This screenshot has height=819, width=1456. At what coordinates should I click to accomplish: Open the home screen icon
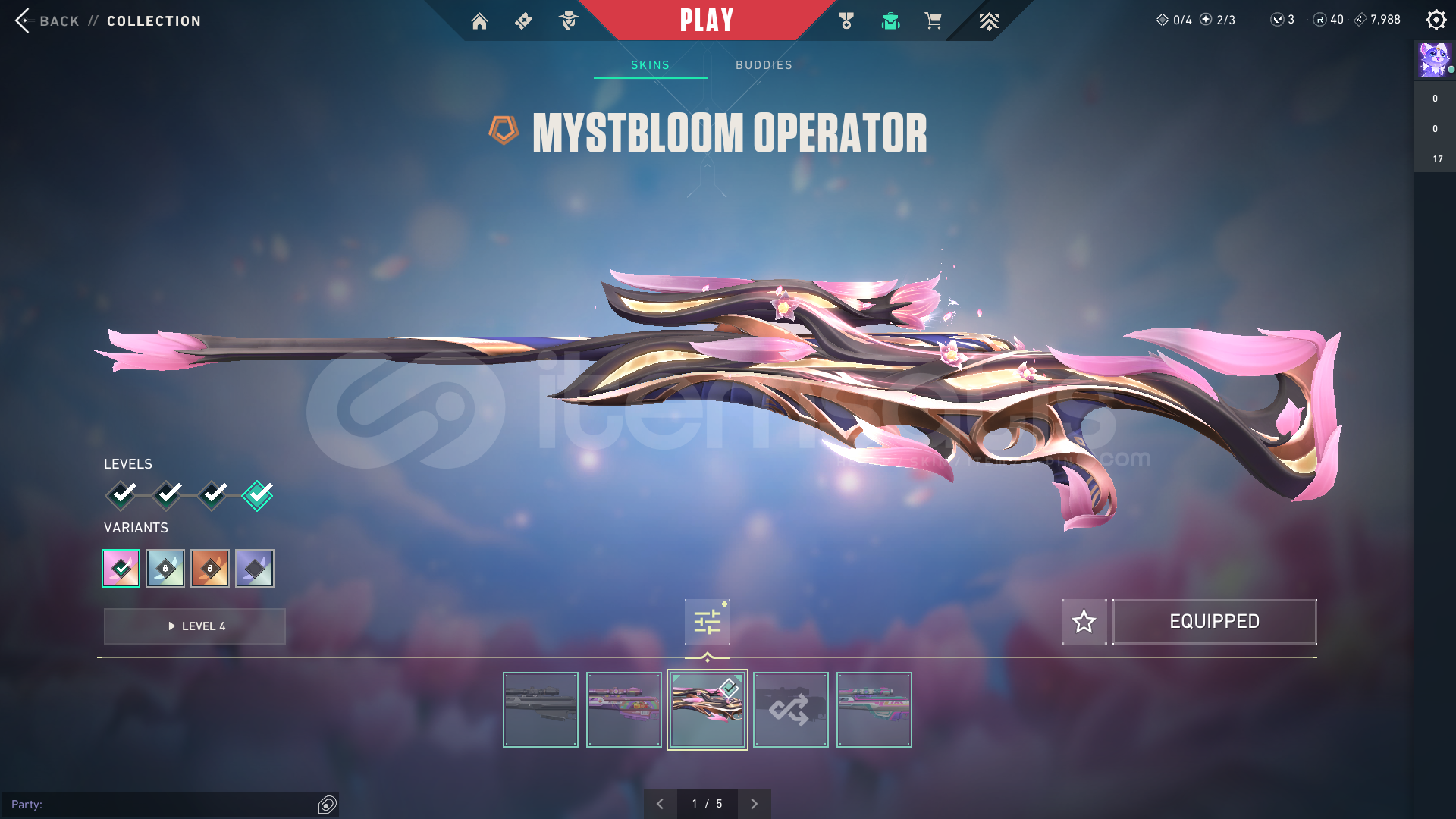tap(479, 21)
